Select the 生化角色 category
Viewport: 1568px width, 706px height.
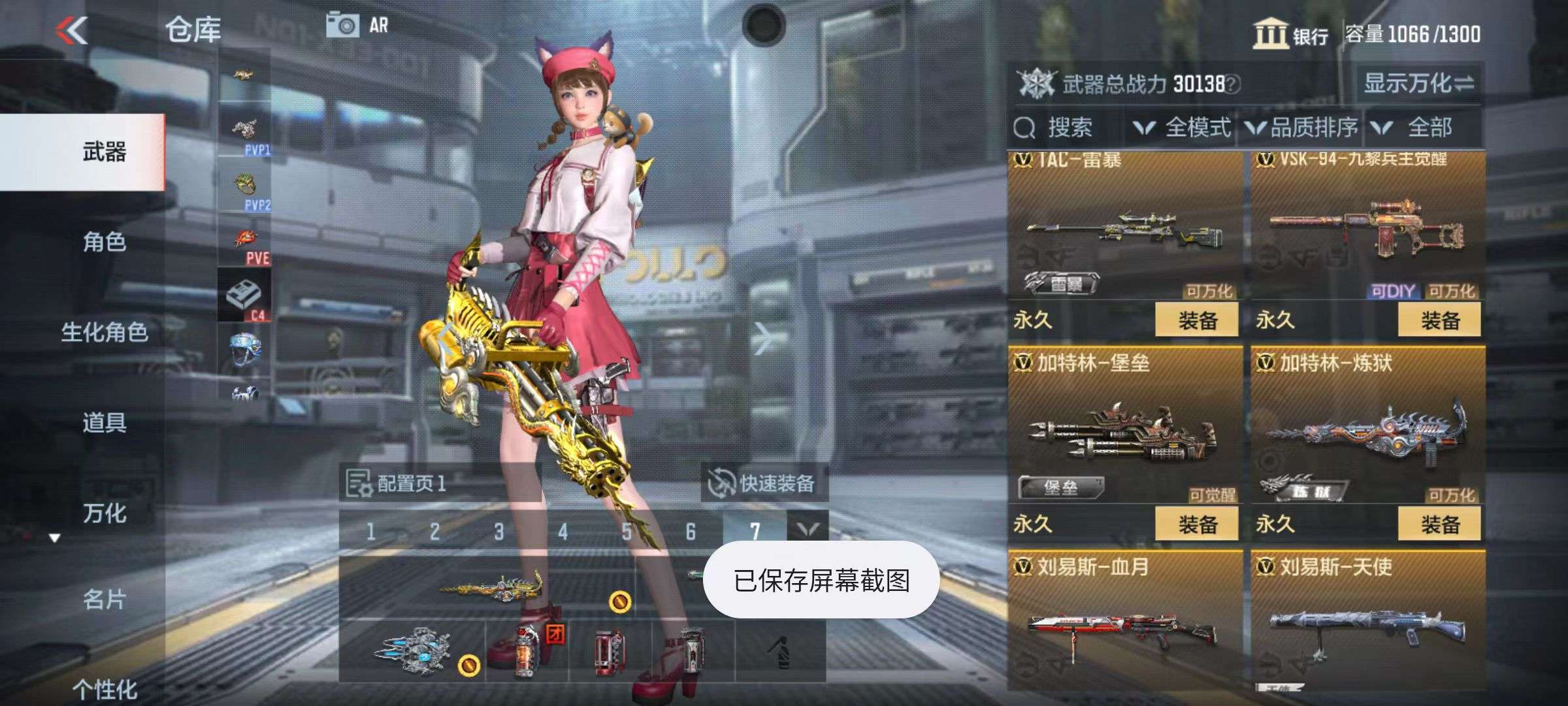[104, 332]
